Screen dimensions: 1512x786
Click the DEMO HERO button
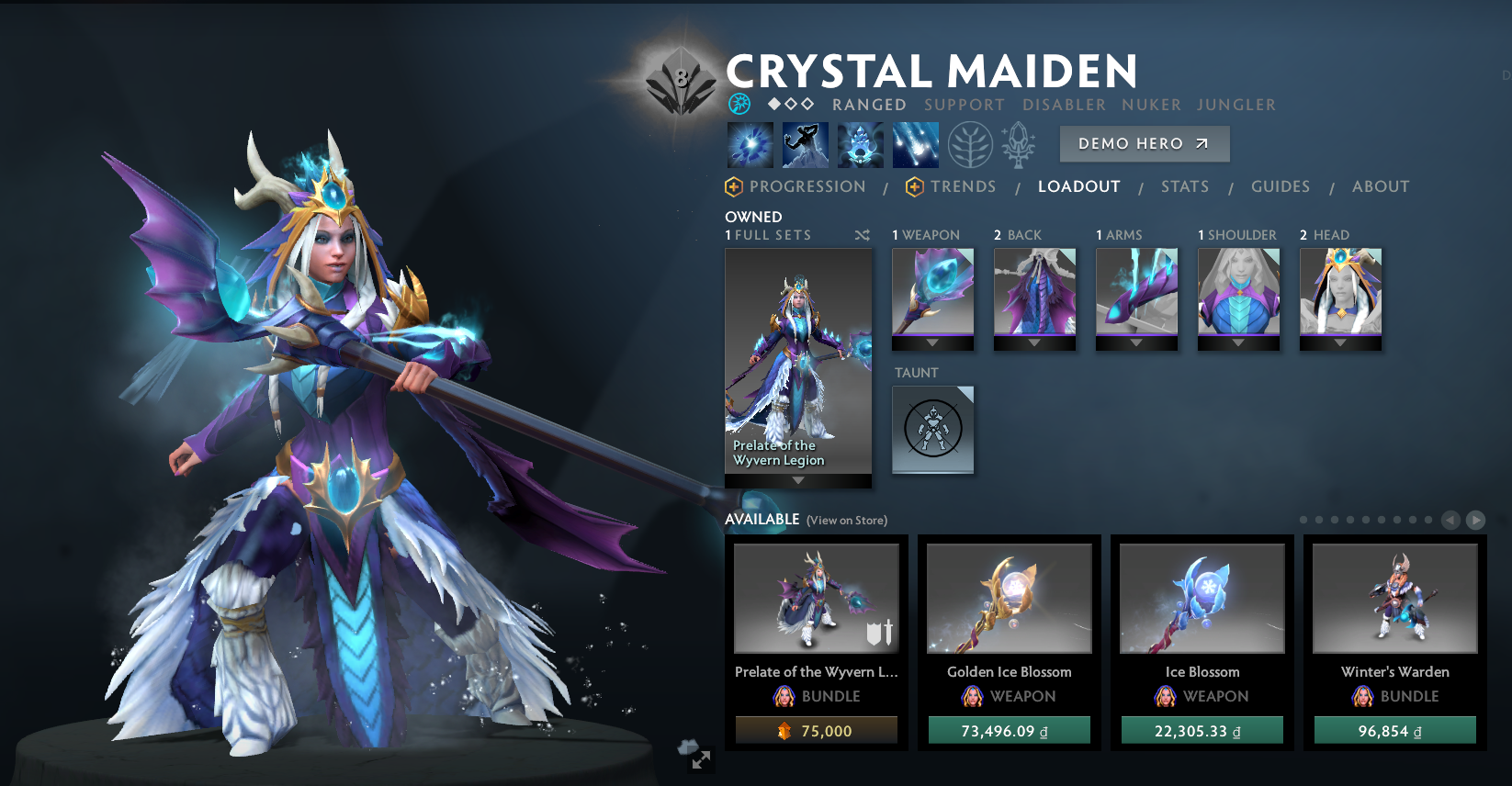[1144, 143]
